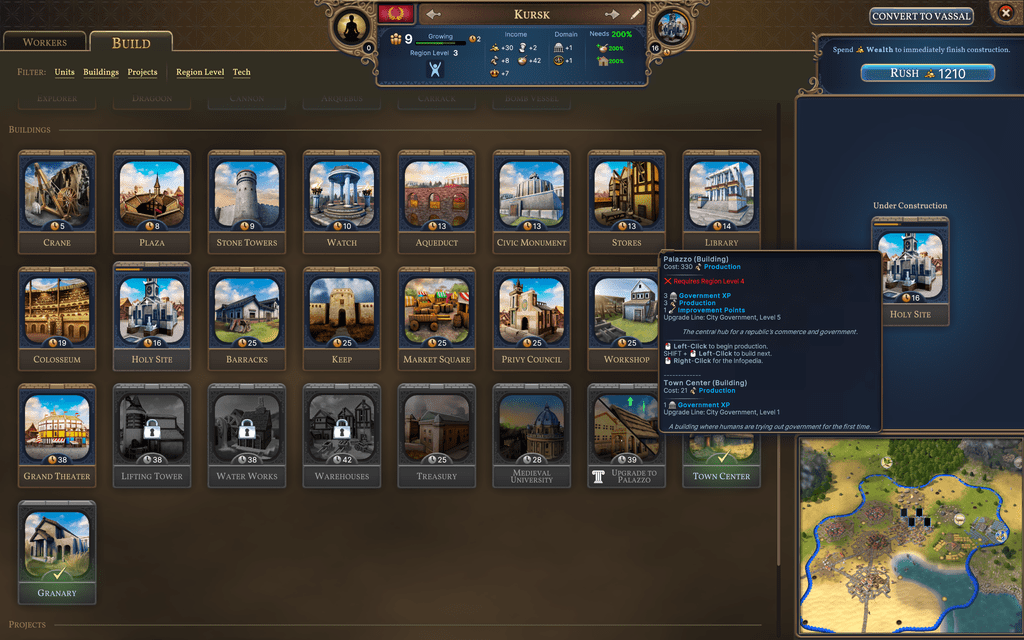
Task: Filter the build list by Projects
Action: coord(142,73)
